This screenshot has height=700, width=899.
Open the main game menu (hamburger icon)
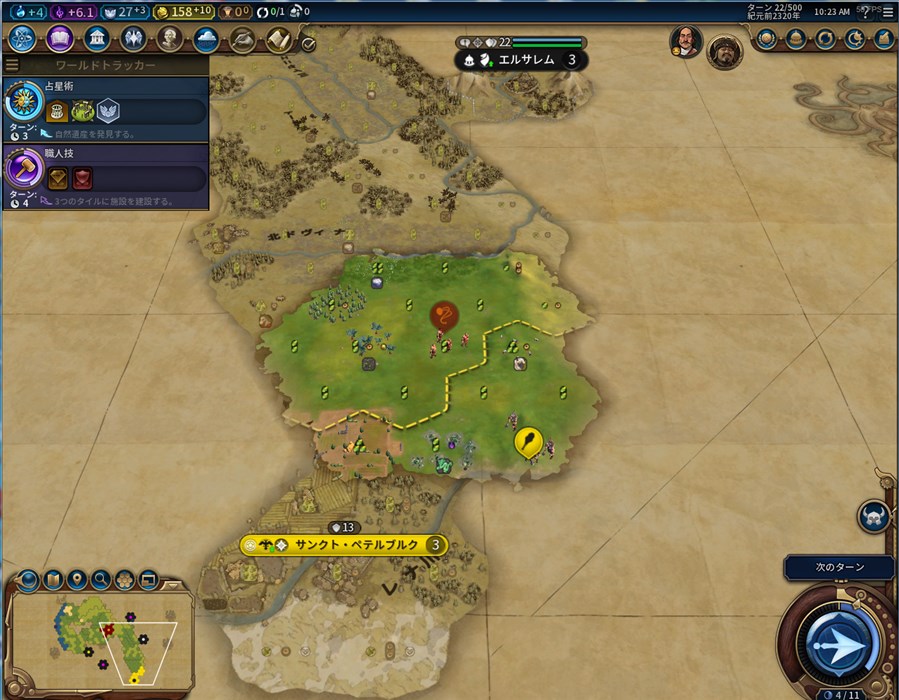887,11
